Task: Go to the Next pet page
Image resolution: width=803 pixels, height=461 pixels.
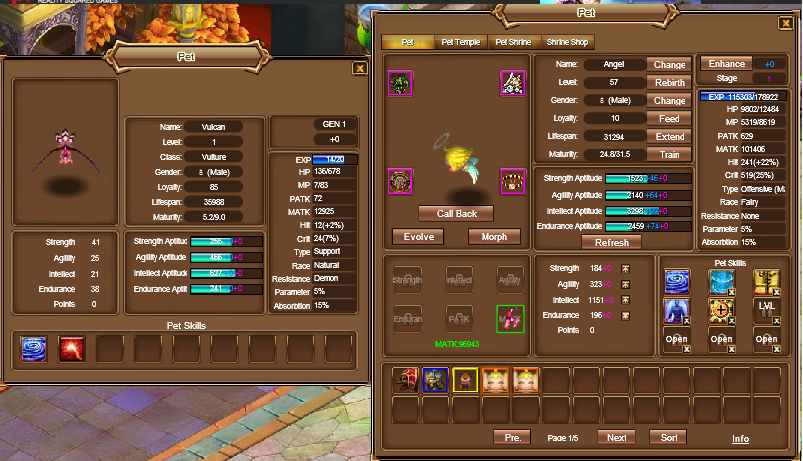Action: coord(616,438)
